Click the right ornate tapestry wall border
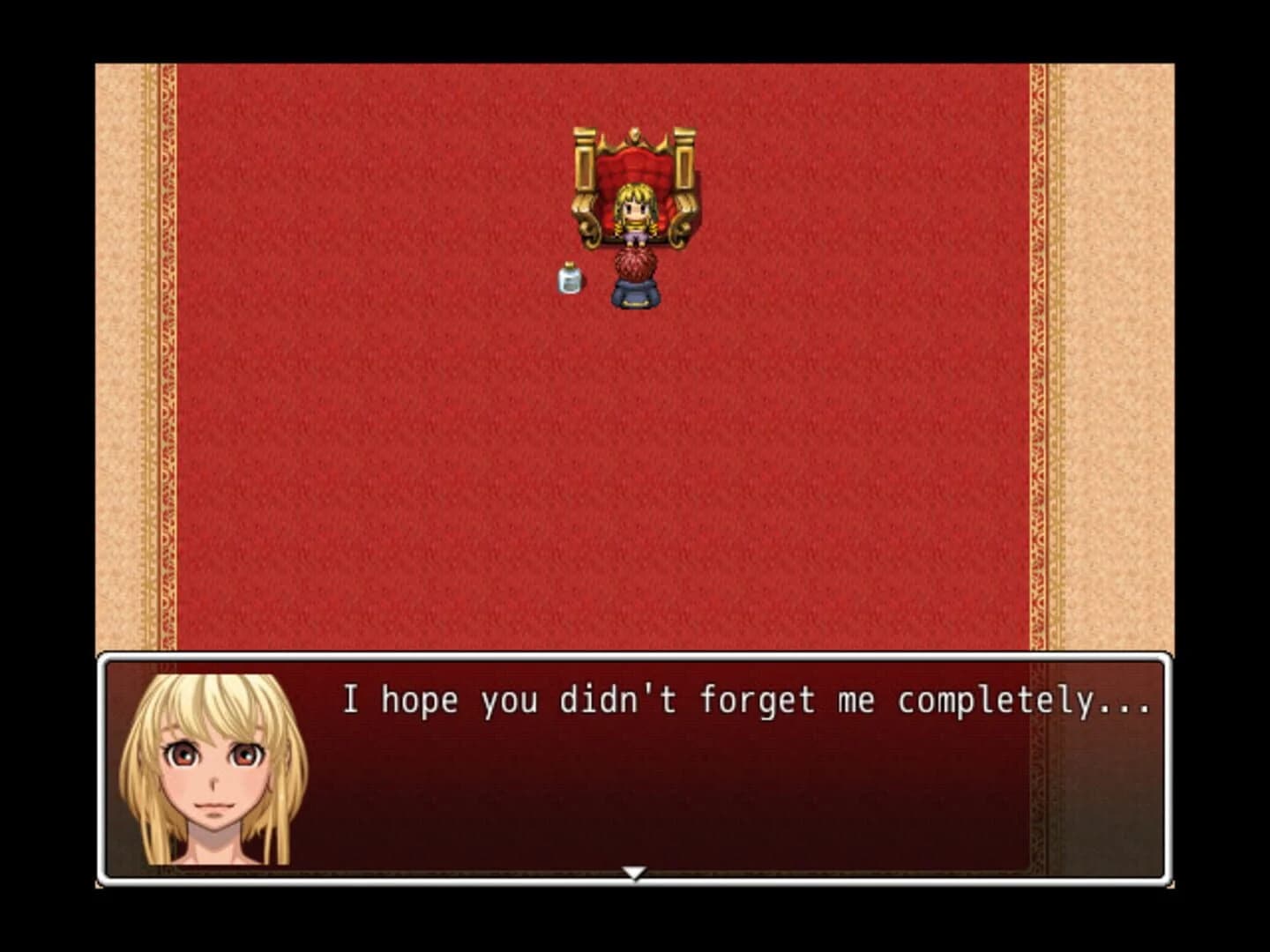 pyautogui.click(x=1102, y=353)
